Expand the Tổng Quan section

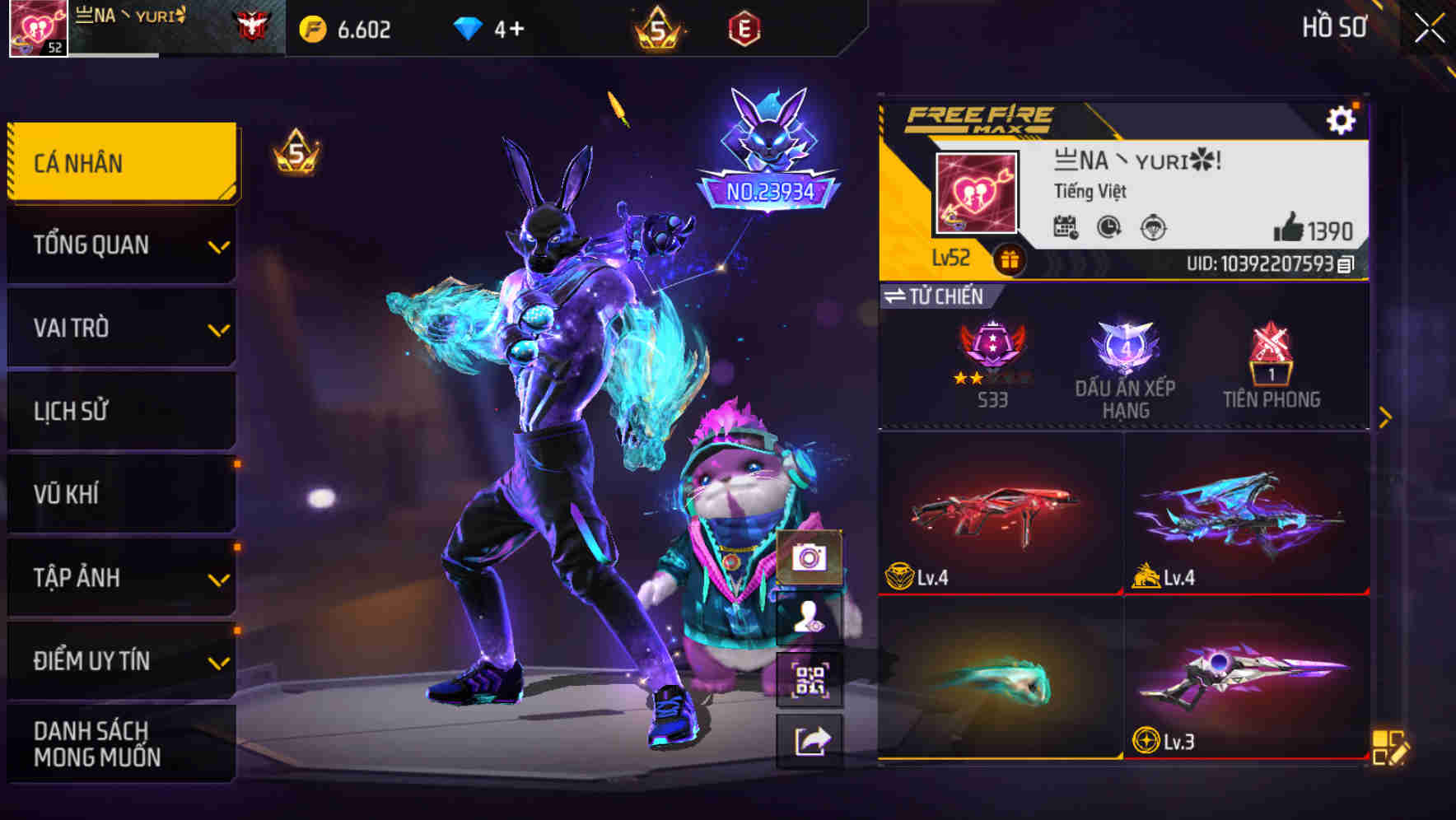point(120,245)
